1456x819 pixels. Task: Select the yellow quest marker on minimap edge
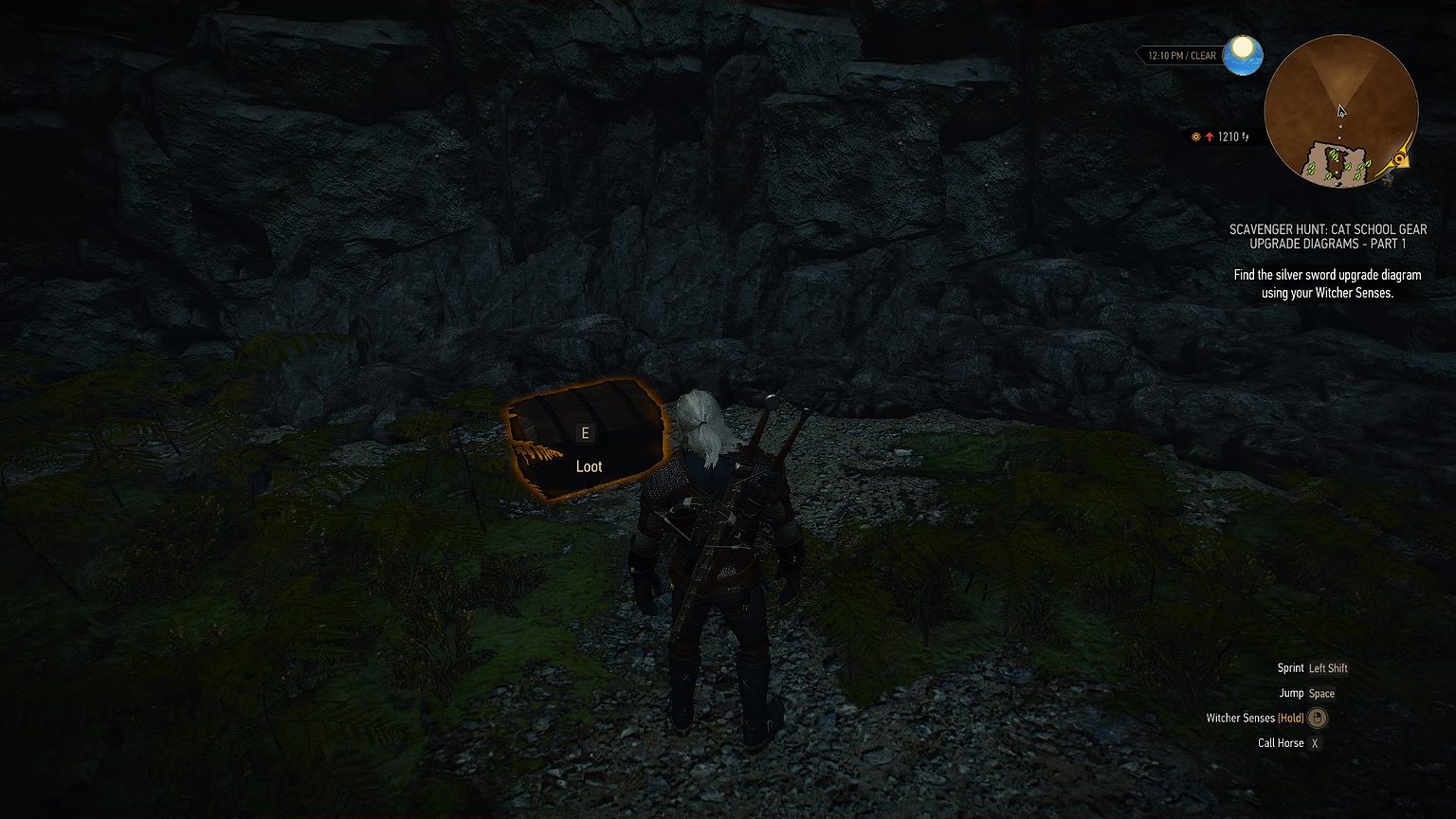click(1401, 158)
